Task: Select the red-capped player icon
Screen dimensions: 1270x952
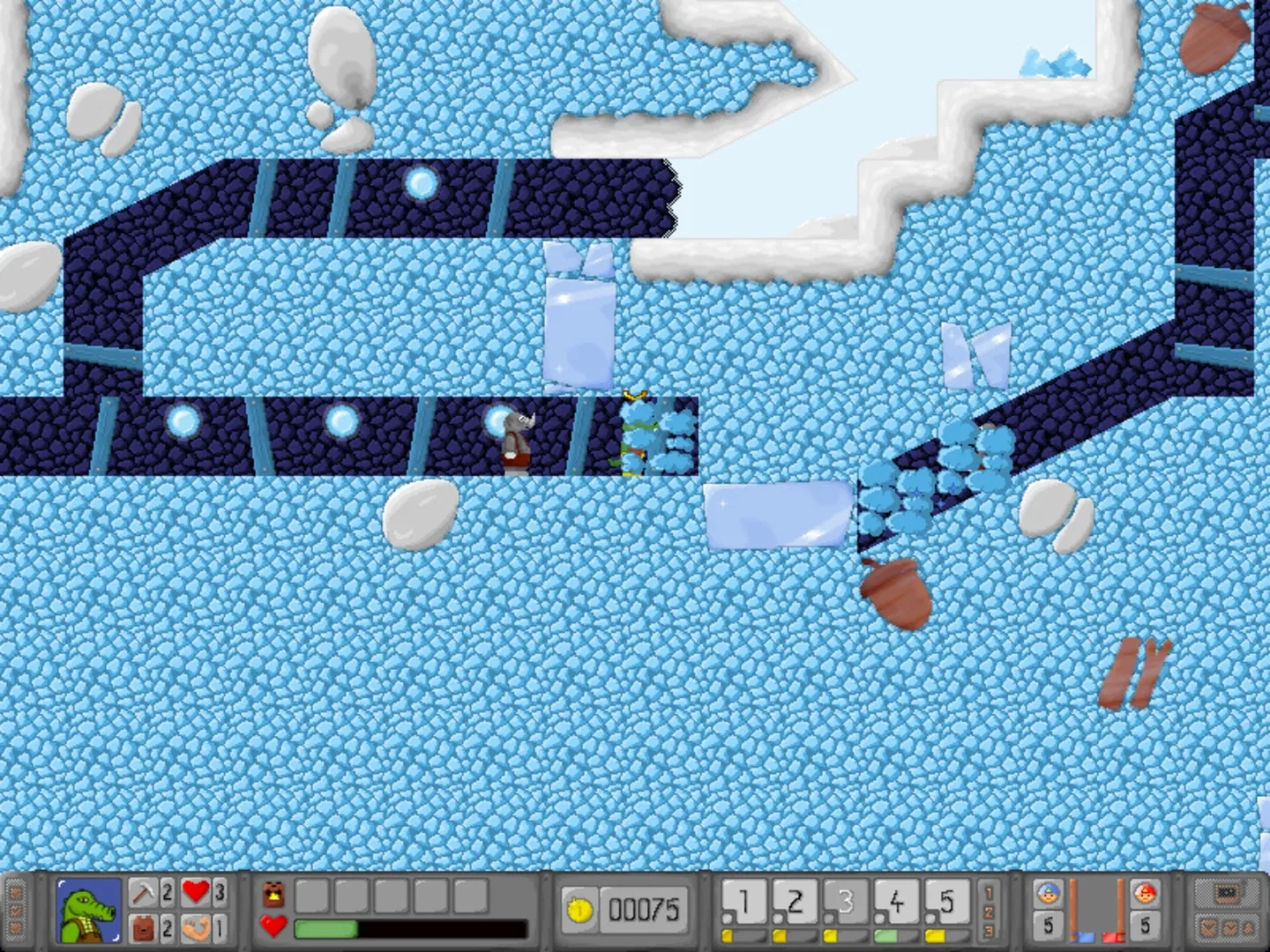Action: [1145, 891]
